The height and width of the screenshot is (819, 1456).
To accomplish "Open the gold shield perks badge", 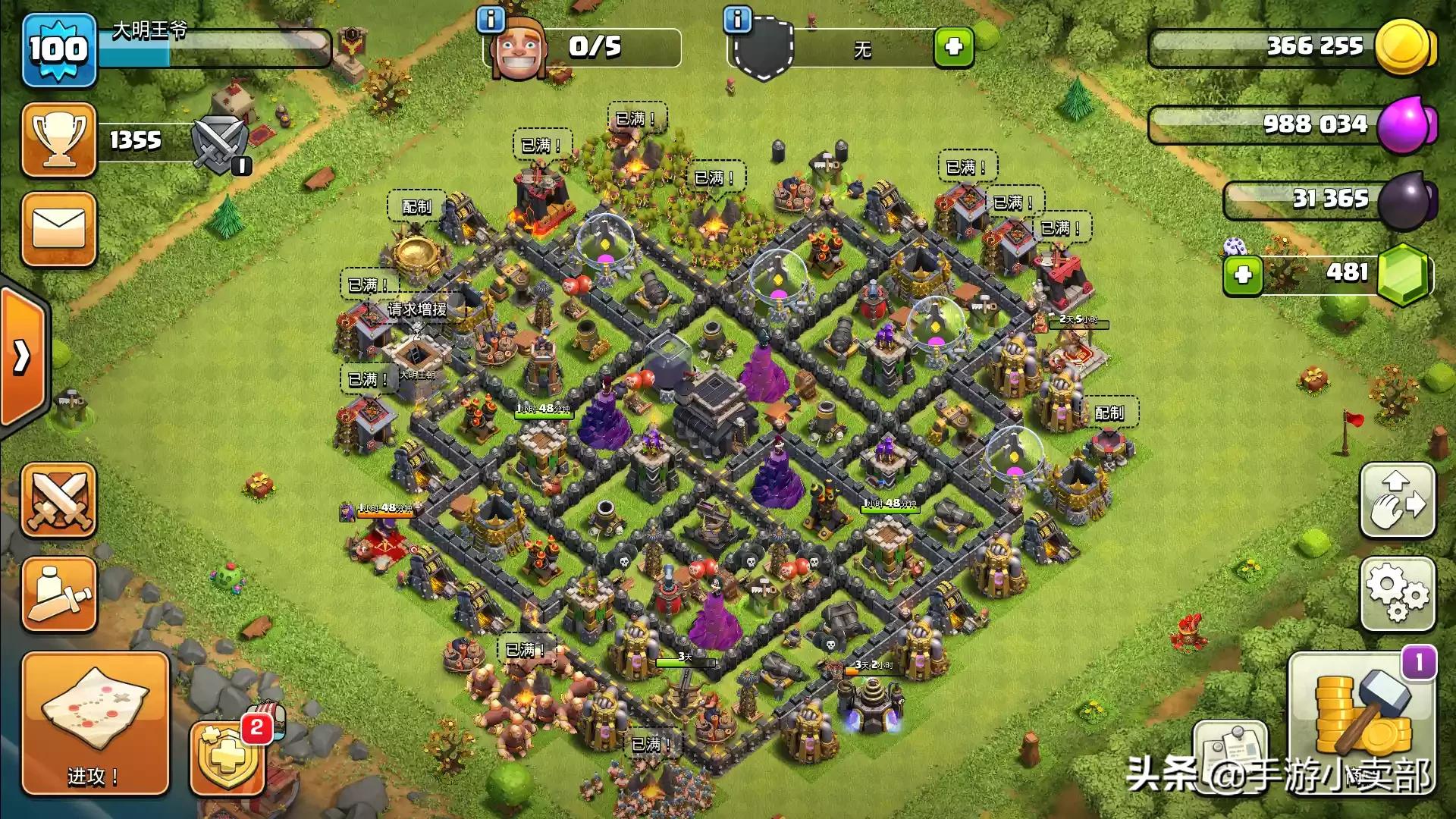I will point(226,758).
